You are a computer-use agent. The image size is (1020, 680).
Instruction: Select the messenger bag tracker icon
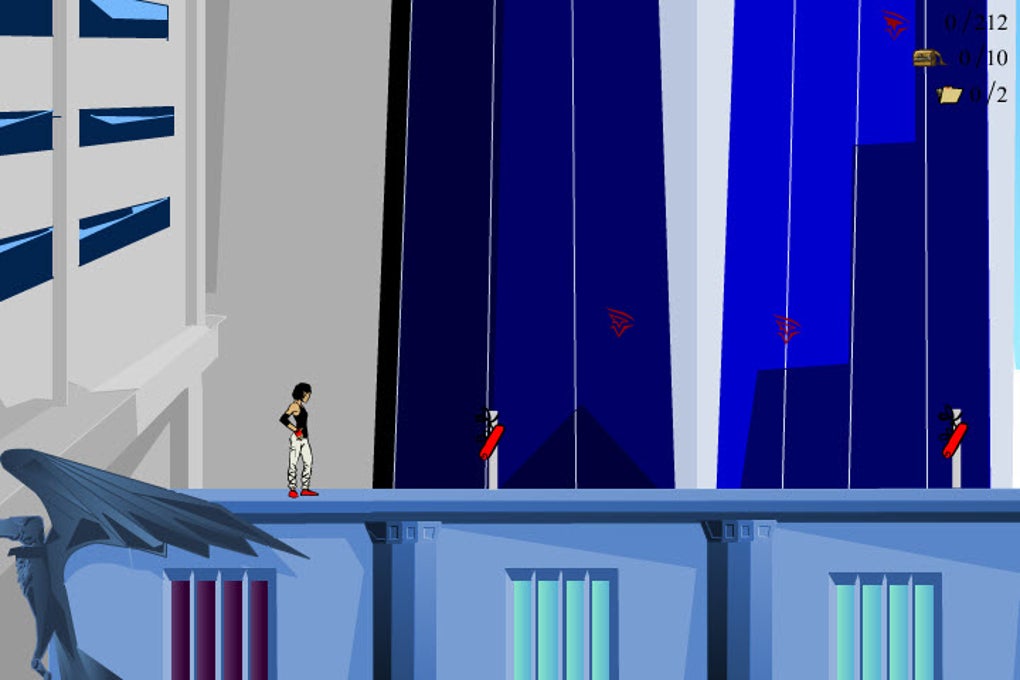point(929,58)
